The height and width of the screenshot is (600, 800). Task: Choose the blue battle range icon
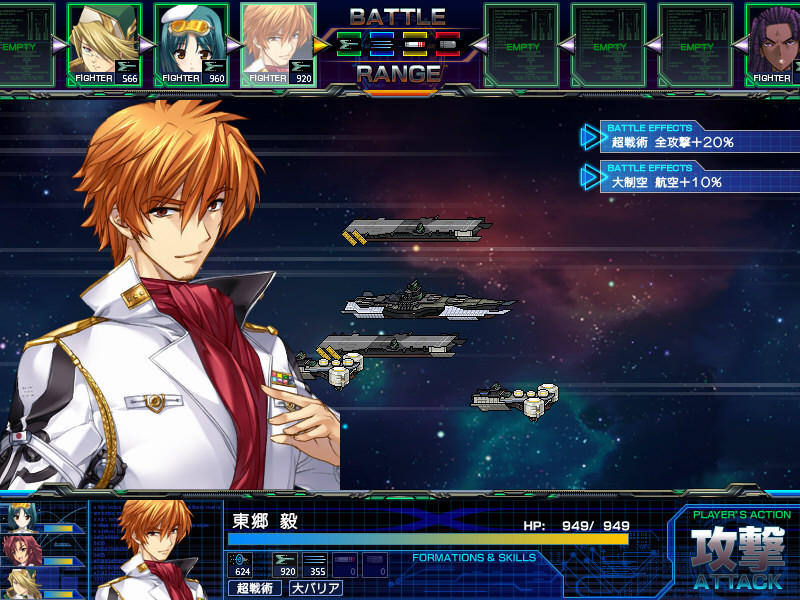pyautogui.click(x=382, y=44)
